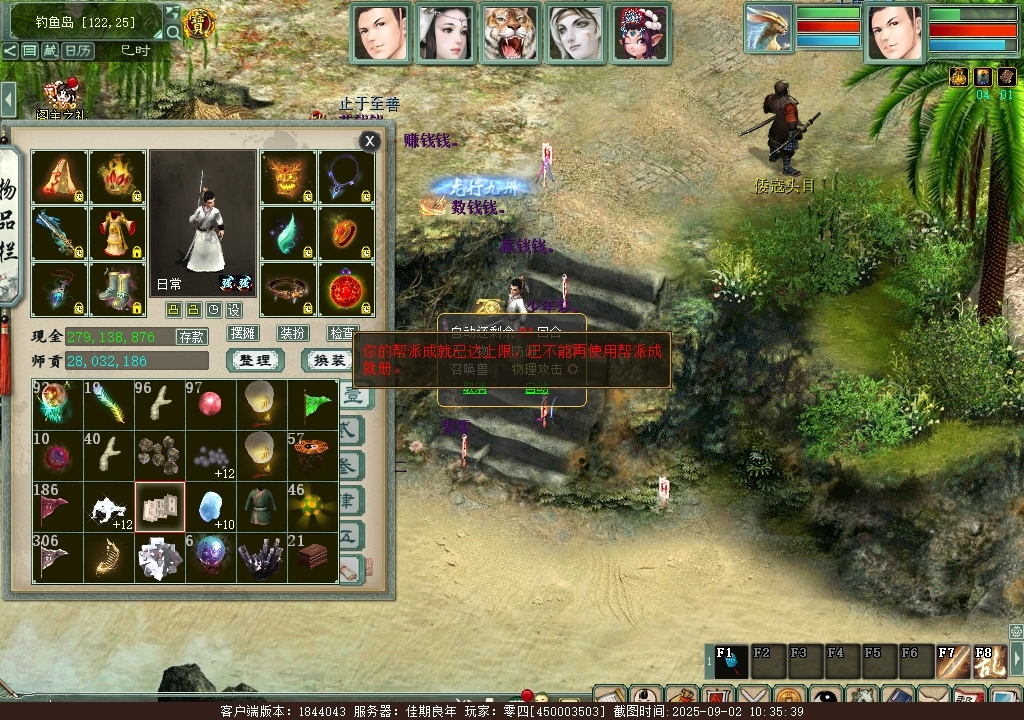
Task: Open the gold 宝 treasure icon
Action: point(201,24)
